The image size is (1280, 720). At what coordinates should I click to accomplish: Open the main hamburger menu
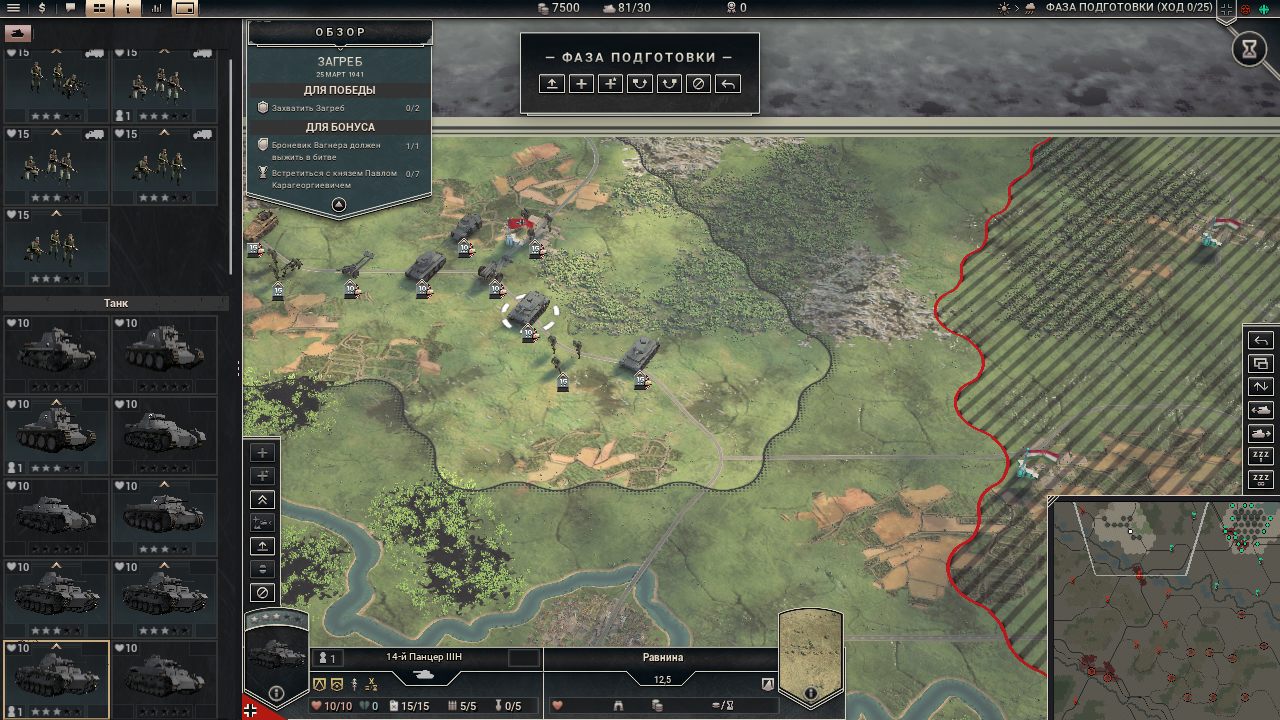14,8
